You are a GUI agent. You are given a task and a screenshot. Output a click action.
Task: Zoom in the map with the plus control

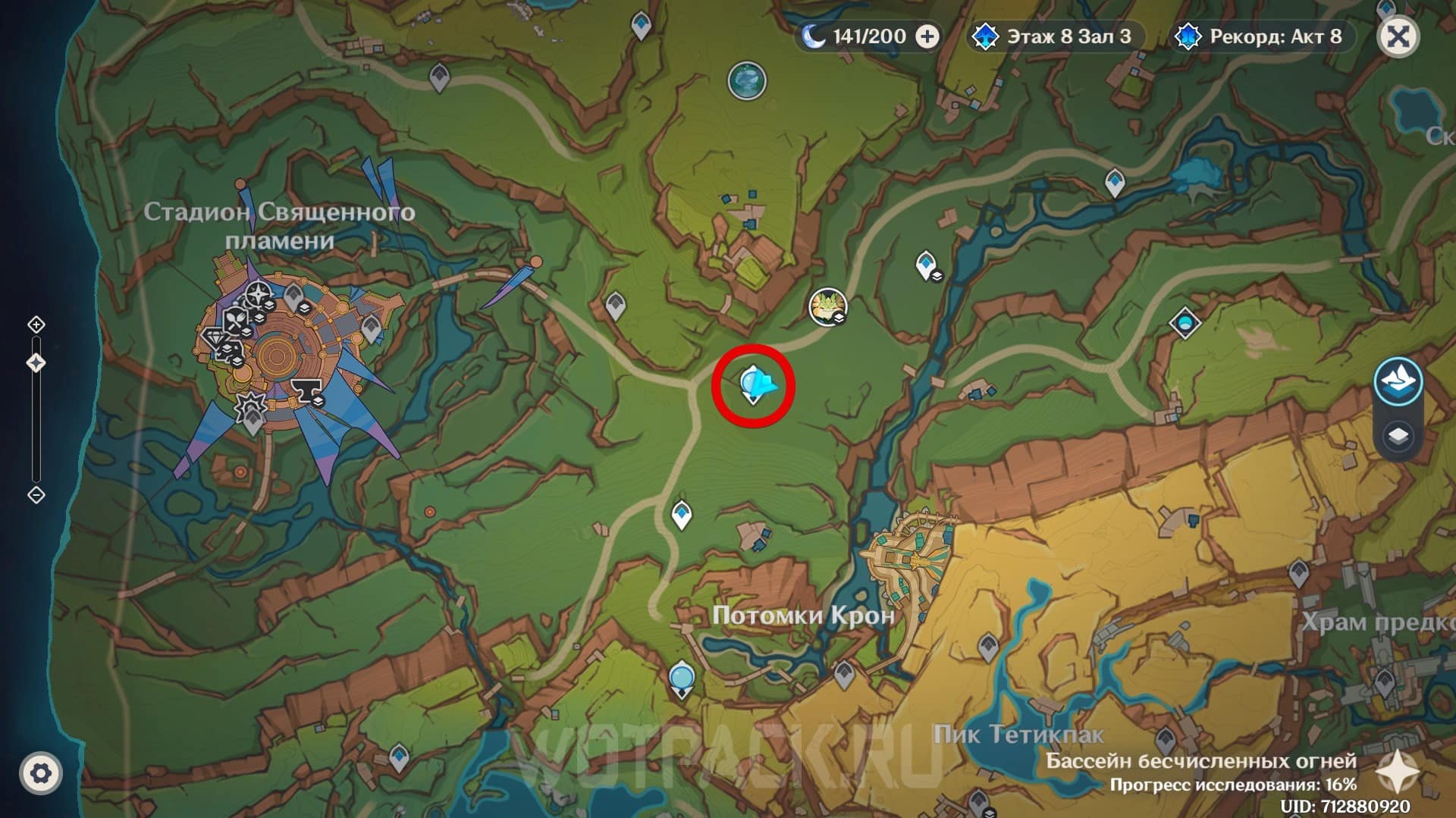36,325
